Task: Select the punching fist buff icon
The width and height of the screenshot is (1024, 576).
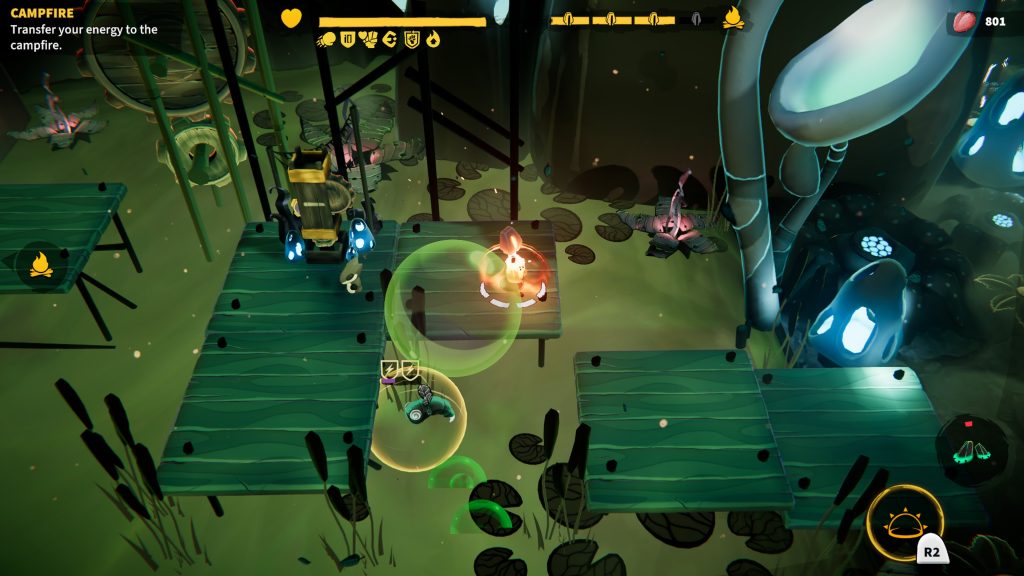Action: click(327, 40)
